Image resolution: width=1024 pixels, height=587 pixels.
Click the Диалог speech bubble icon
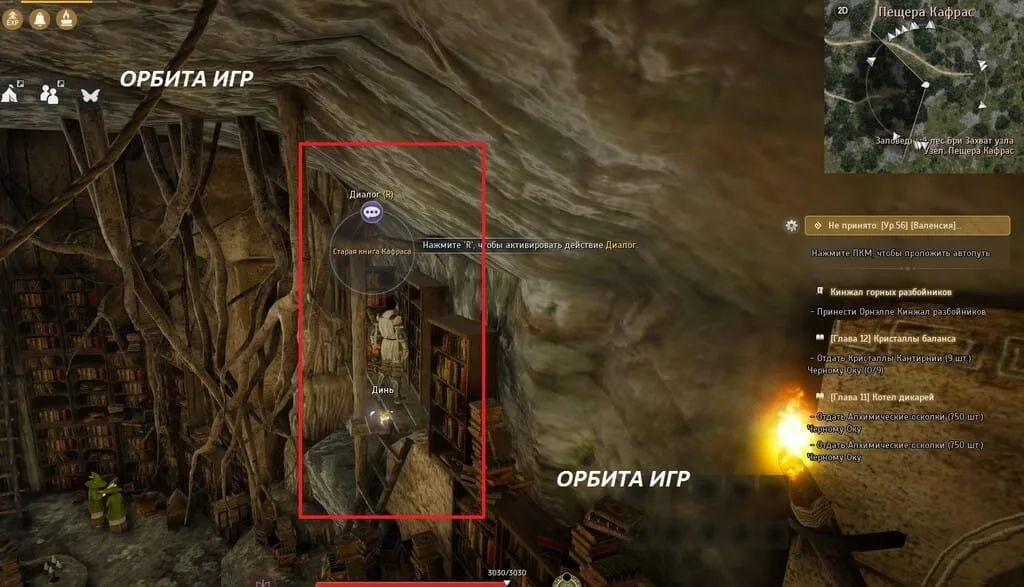click(372, 212)
